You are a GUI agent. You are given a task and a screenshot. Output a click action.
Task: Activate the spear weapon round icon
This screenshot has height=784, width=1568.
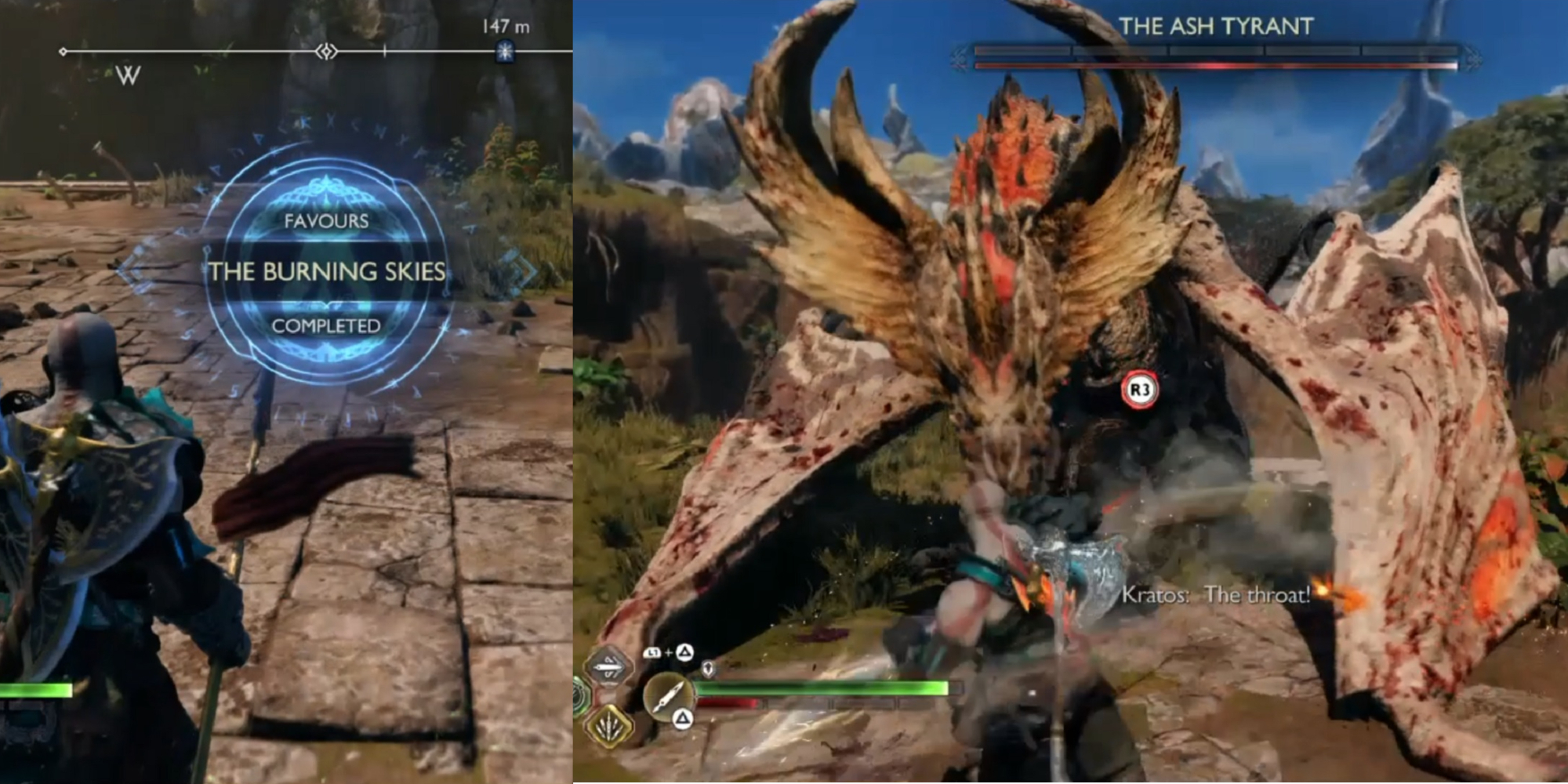(668, 695)
